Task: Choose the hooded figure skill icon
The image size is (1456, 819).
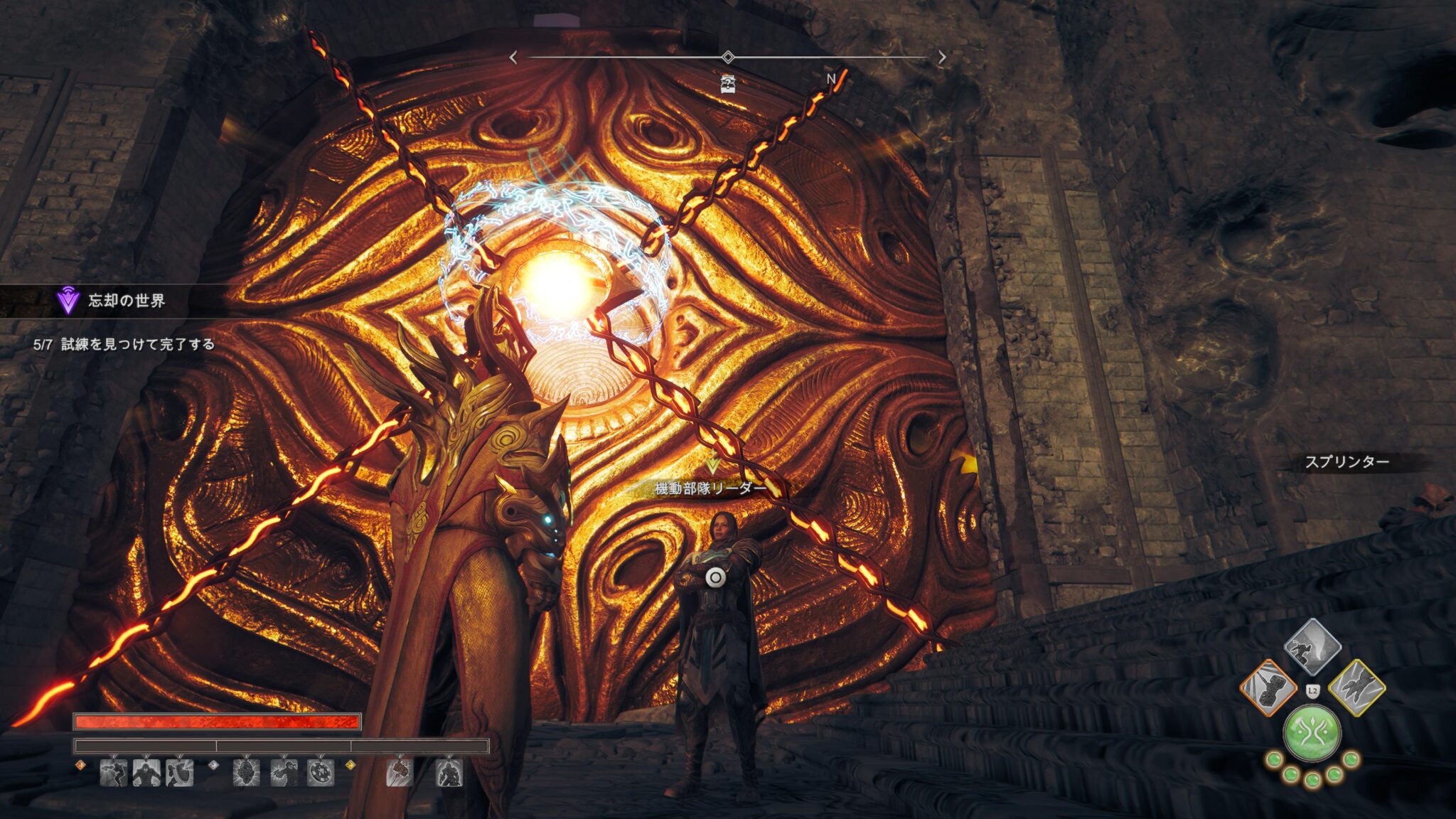Action: [146, 773]
